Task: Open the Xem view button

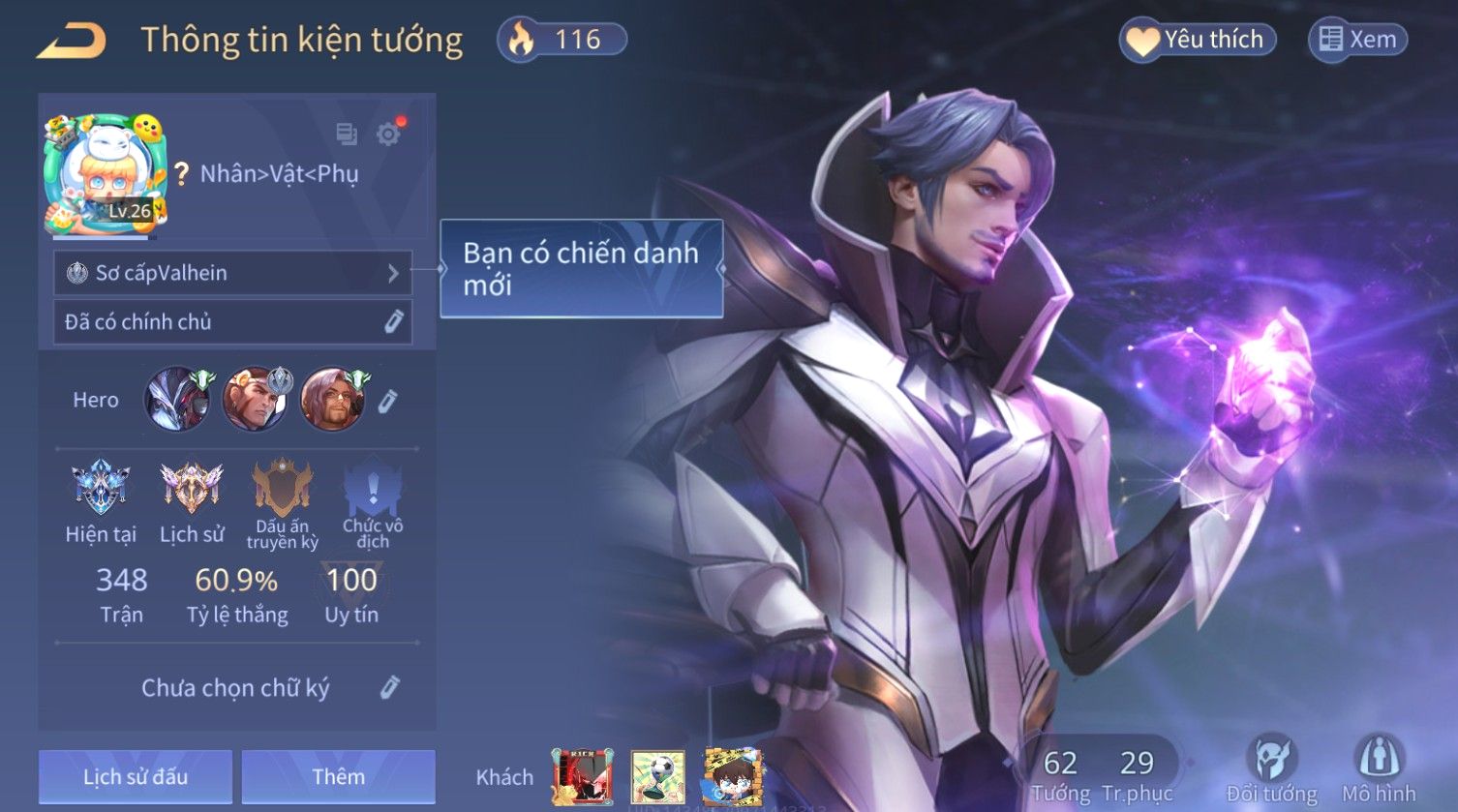Action: point(1357,40)
